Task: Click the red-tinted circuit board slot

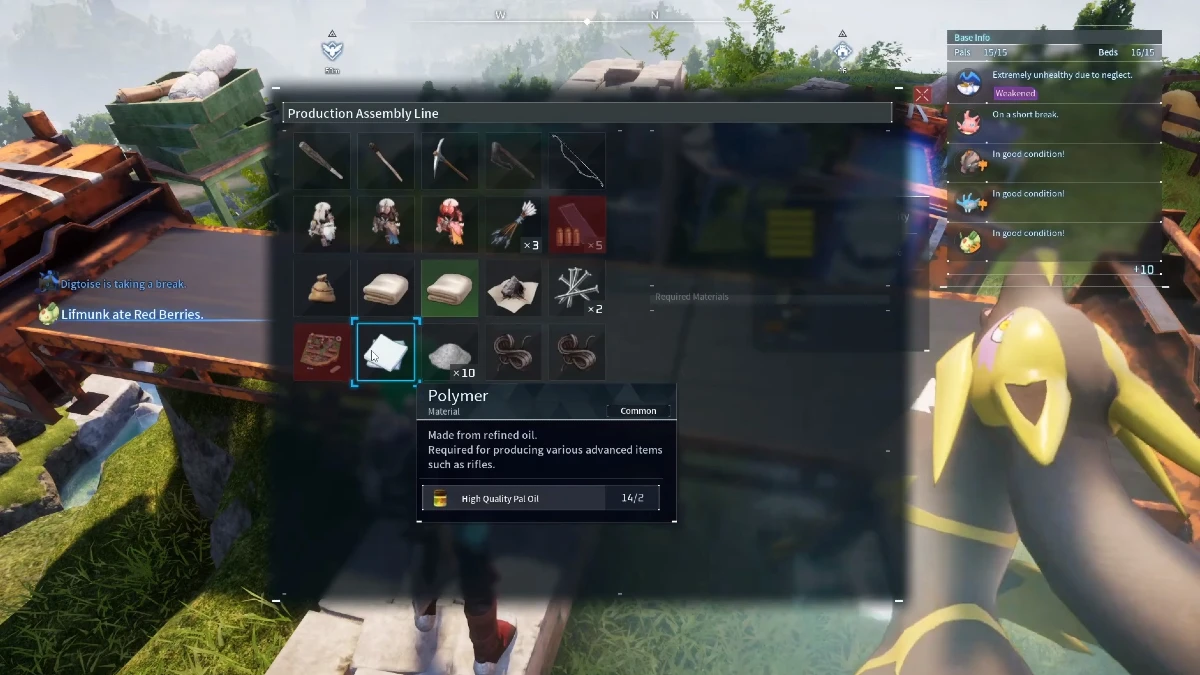Action: 322,352
